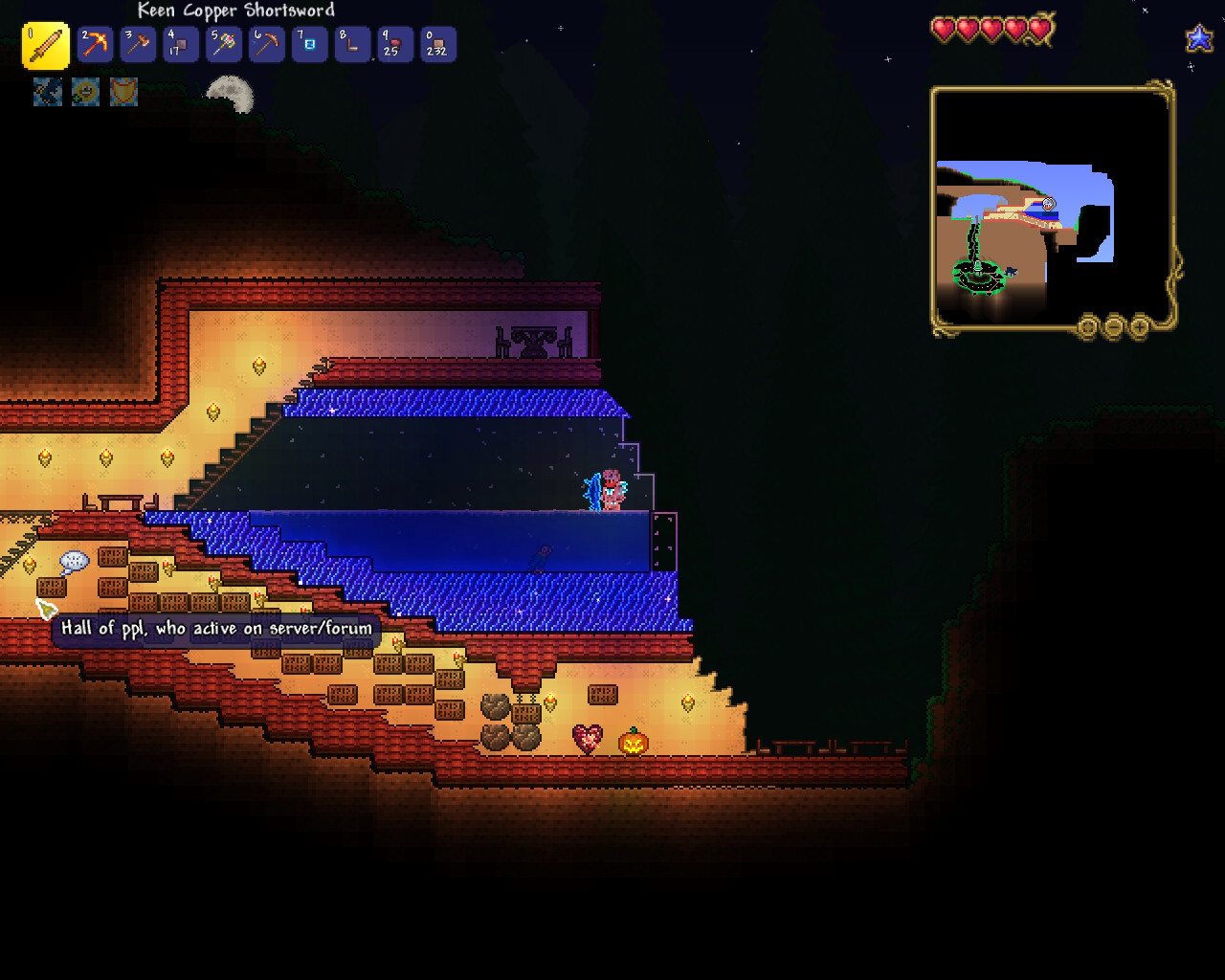Screen dimensions: 1225x980
Task: Equip the golden axe in slot 5
Action: [223, 45]
